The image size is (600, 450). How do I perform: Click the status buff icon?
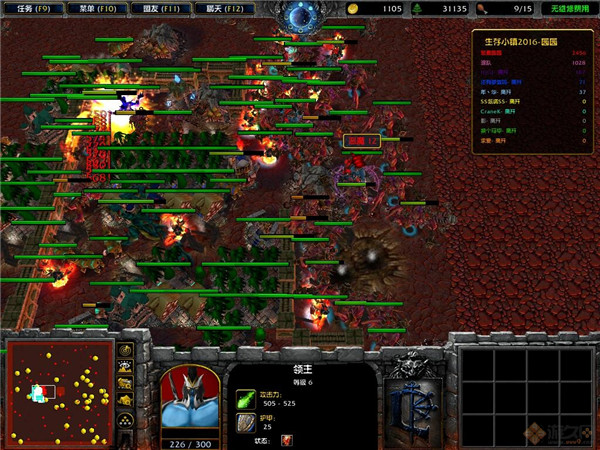point(287,440)
